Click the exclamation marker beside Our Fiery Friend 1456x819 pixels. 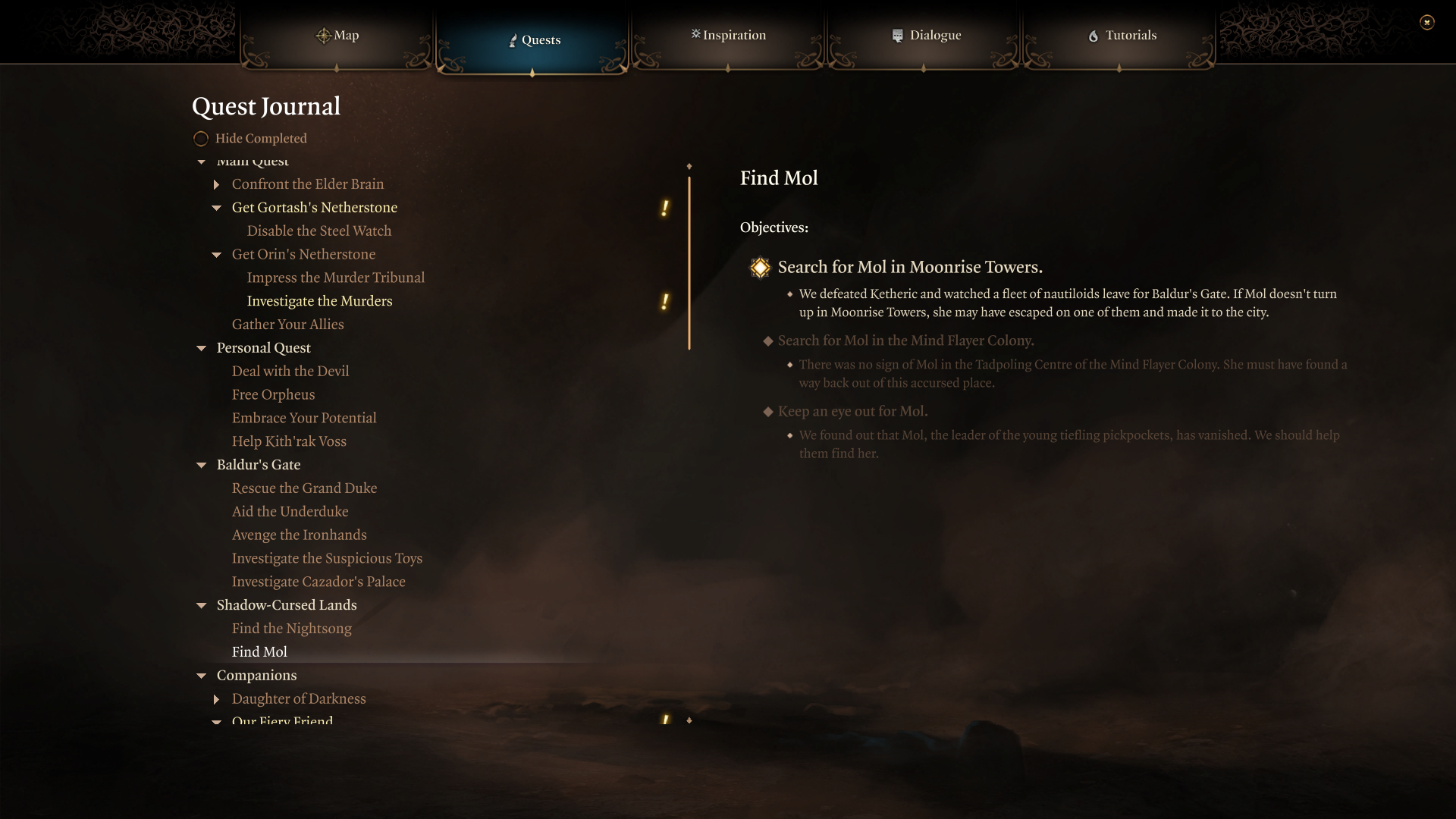(x=665, y=720)
